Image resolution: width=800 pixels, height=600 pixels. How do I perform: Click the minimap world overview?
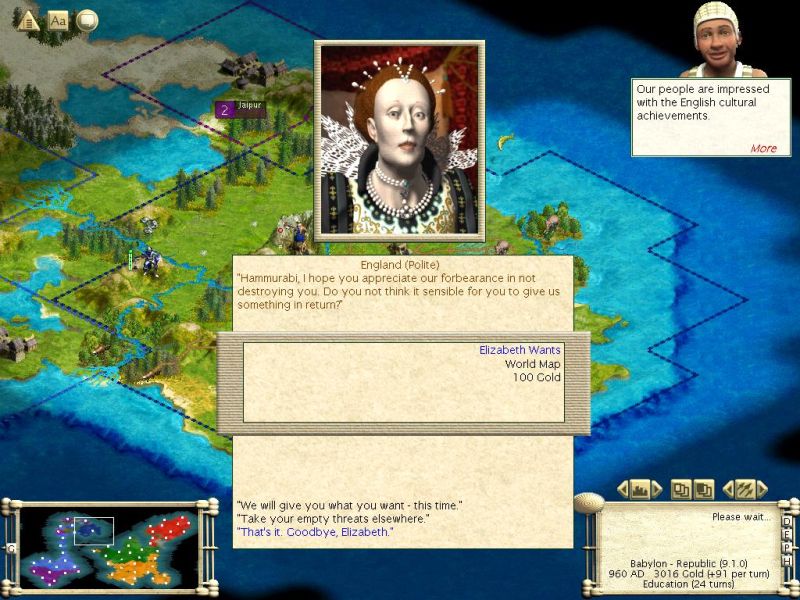click(110, 548)
